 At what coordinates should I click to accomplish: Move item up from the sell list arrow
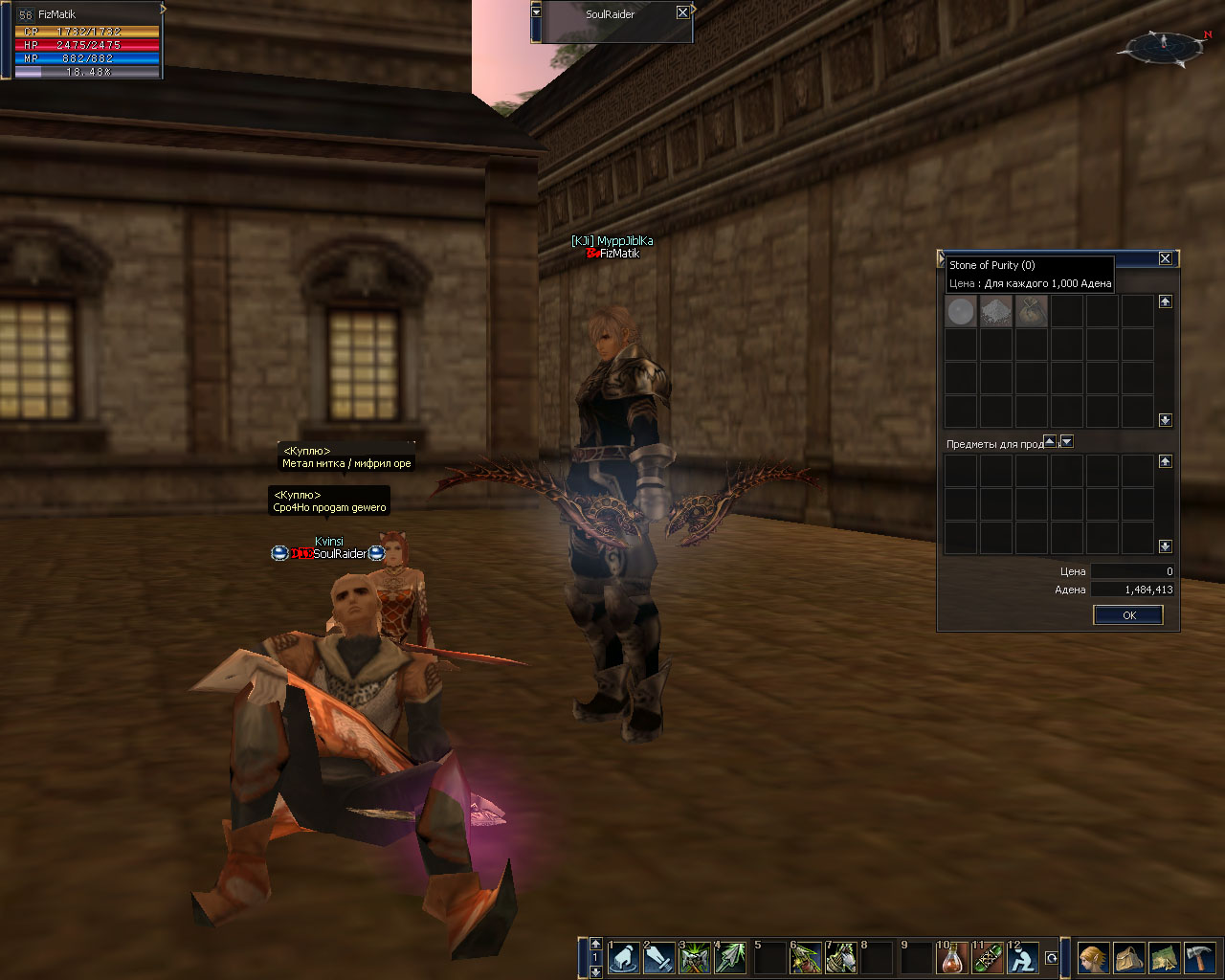[1050, 442]
